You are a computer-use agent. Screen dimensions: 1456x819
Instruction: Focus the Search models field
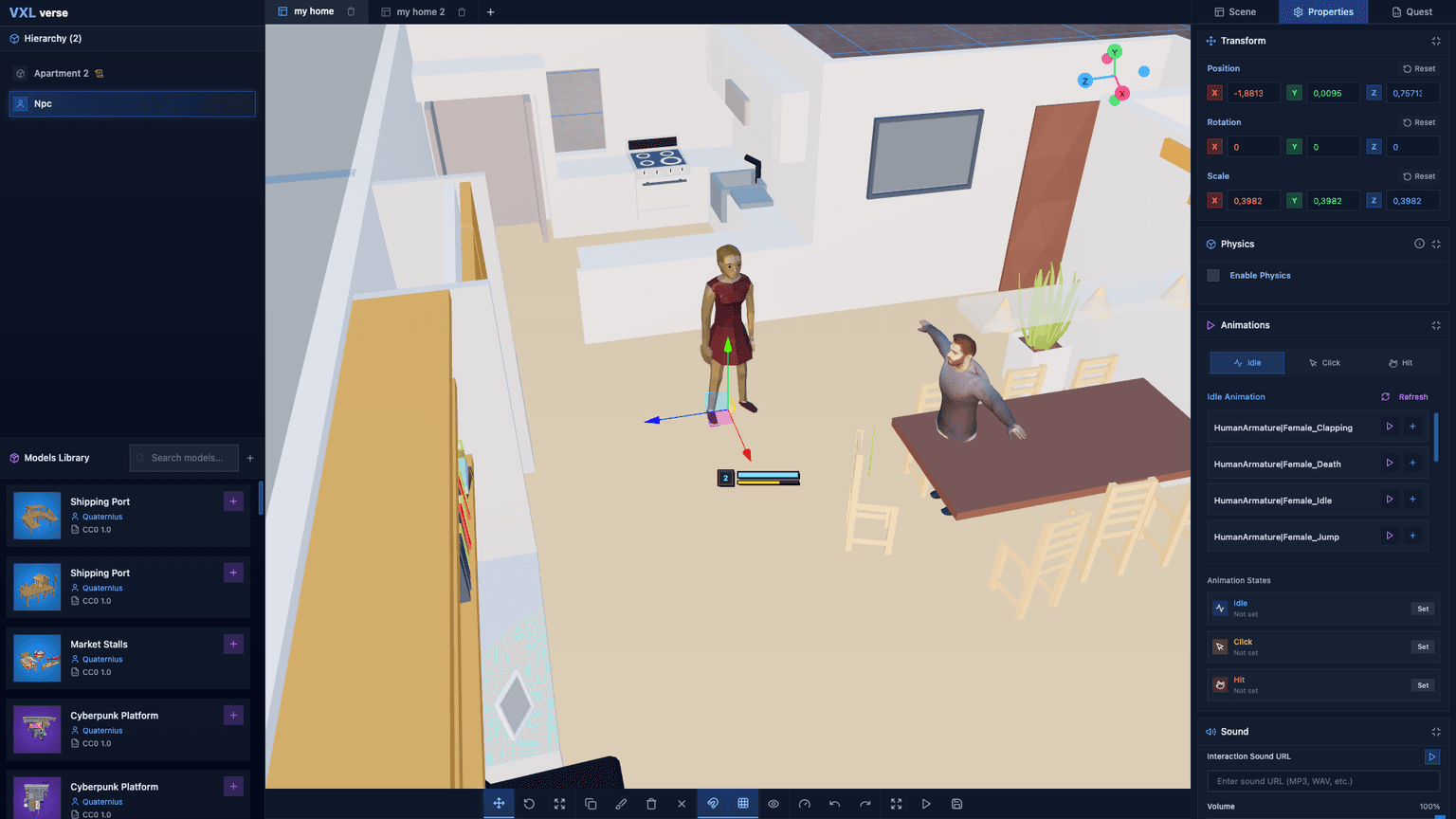[x=187, y=458]
